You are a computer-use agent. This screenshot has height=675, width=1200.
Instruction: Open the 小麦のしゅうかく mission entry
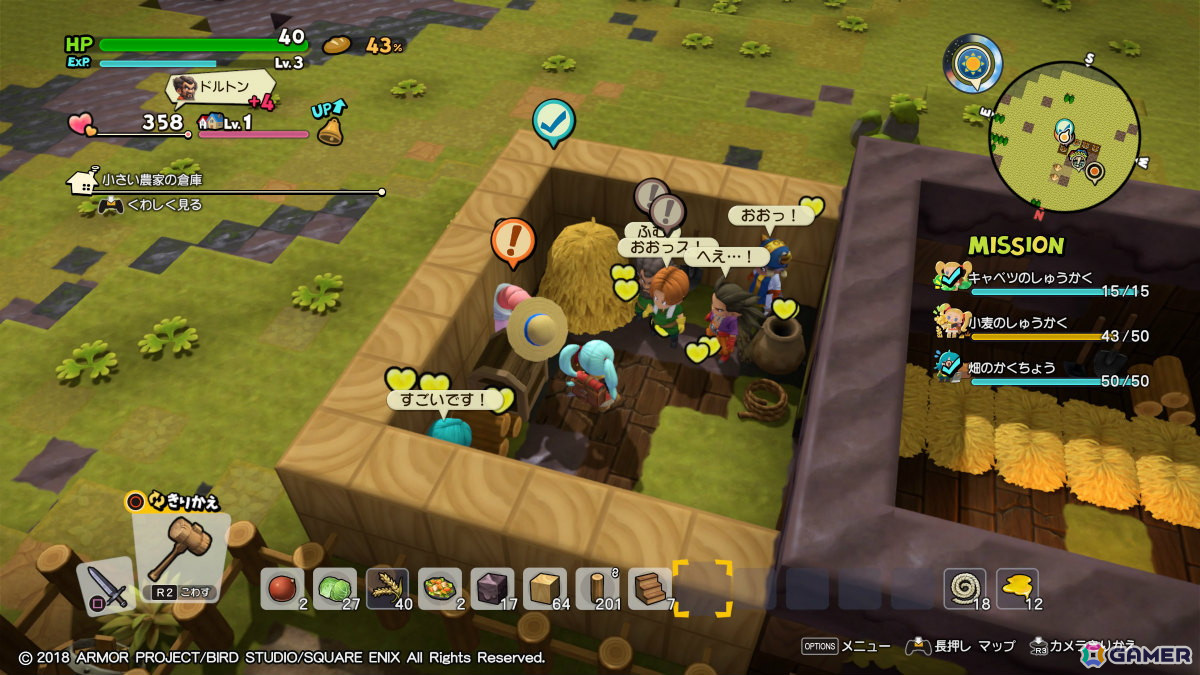(1040, 324)
